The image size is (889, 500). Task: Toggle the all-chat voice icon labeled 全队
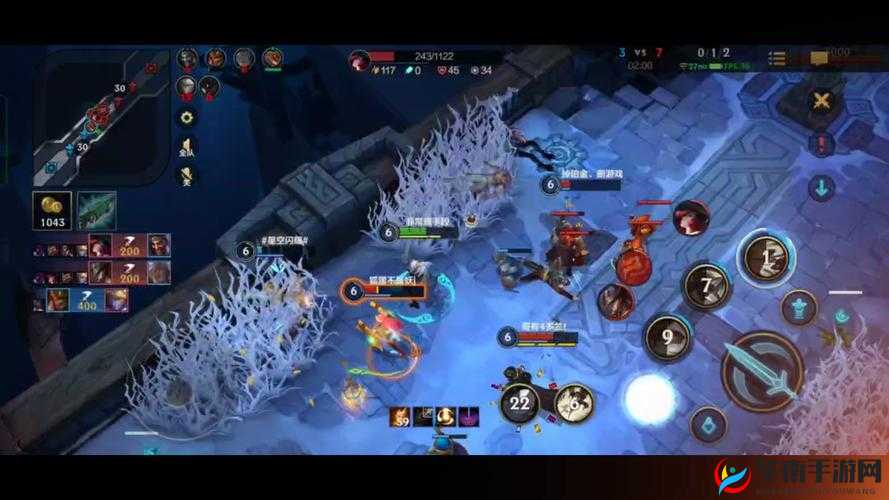pyautogui.click(x=187, y=147)
